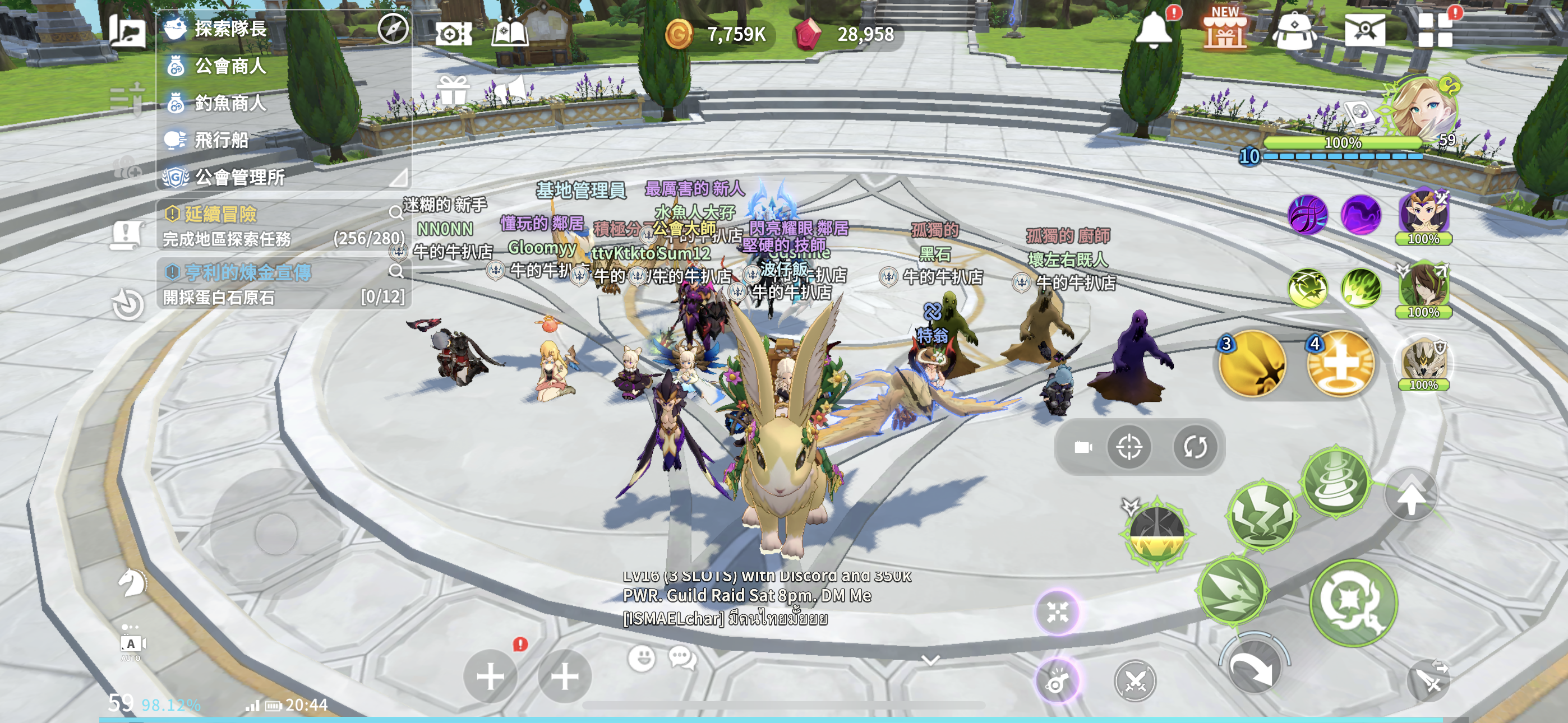The width and height of the screenshot is (1568, 723).
Task: Use the golden plus heal skill
Action: tap(1340, 364)
